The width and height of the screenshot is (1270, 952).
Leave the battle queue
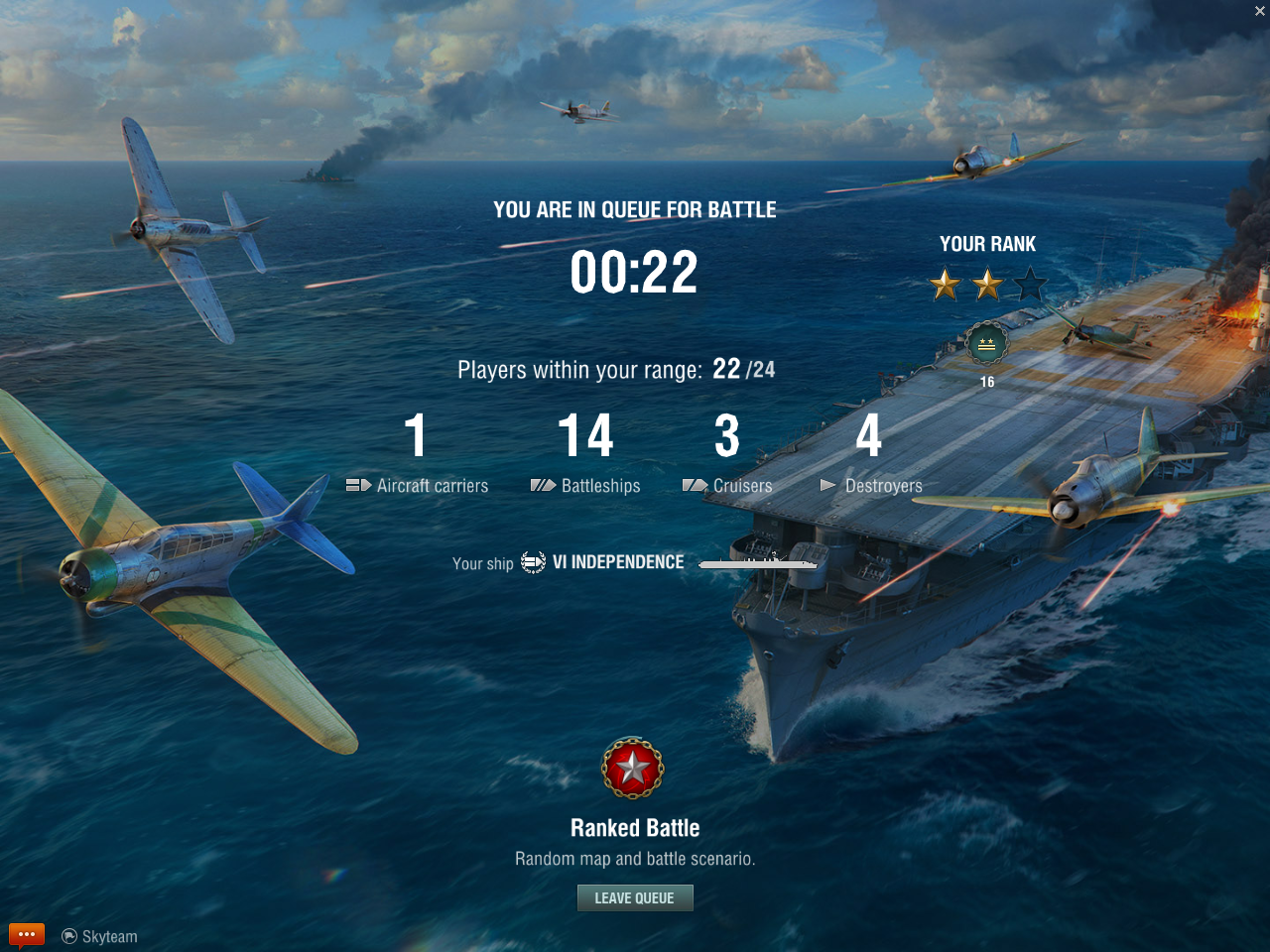click(635, 897)
